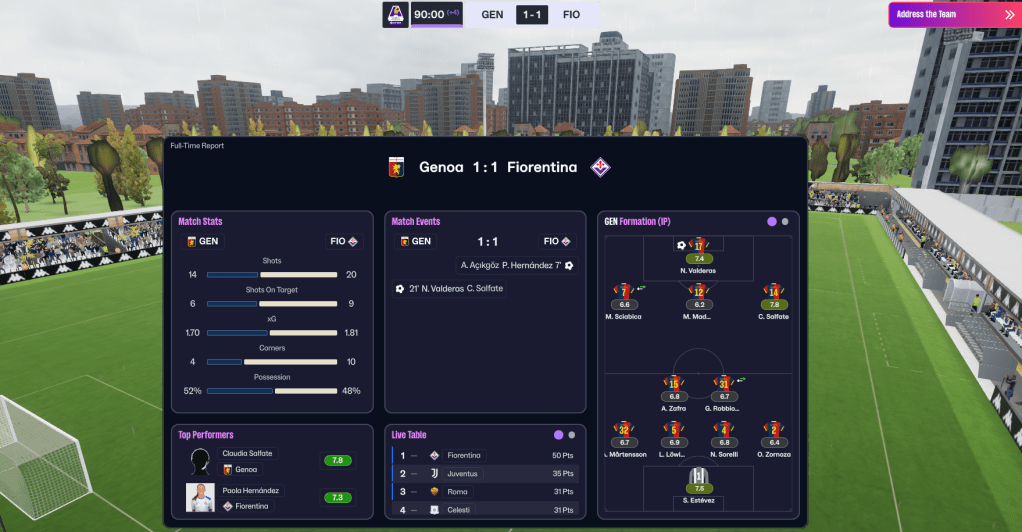
Task: Select goalkeeper S. Estévez in the formation
Action: (x=699, y=478)
